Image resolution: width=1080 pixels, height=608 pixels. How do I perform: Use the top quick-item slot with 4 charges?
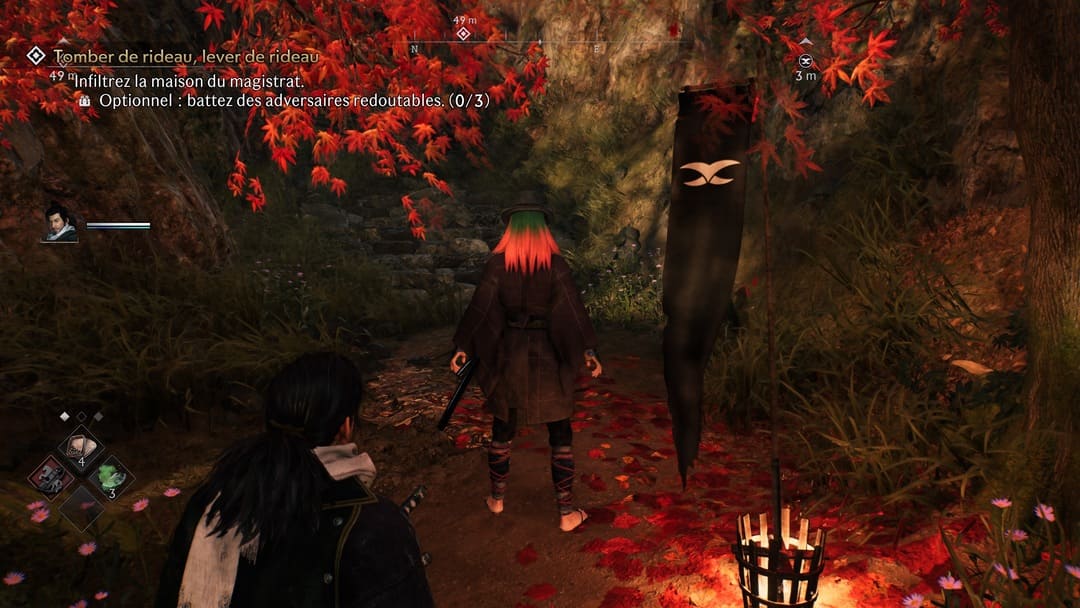(x=80, y=447)
